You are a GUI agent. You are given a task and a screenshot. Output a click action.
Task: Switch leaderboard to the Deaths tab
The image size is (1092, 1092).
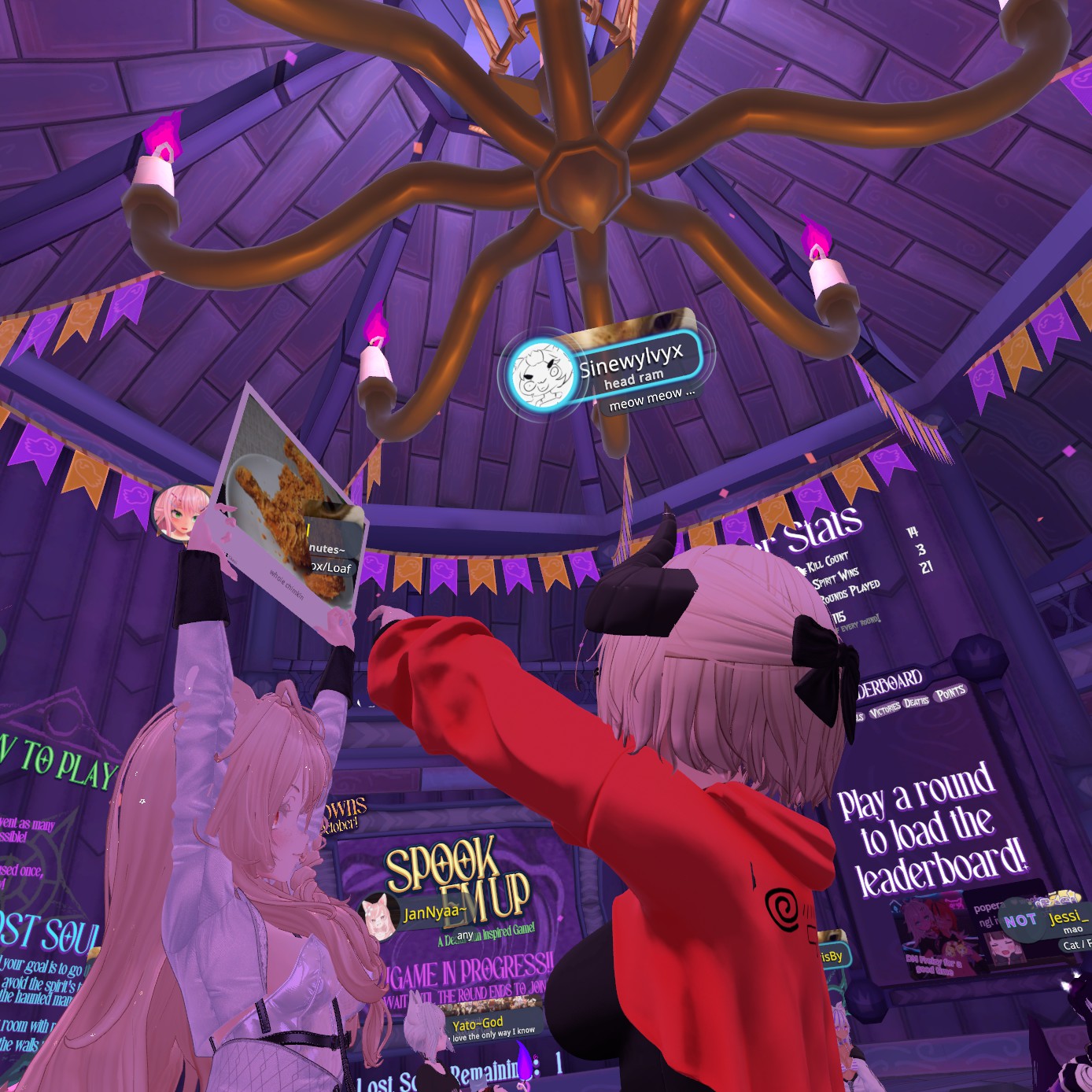click(x=916, y=702)
